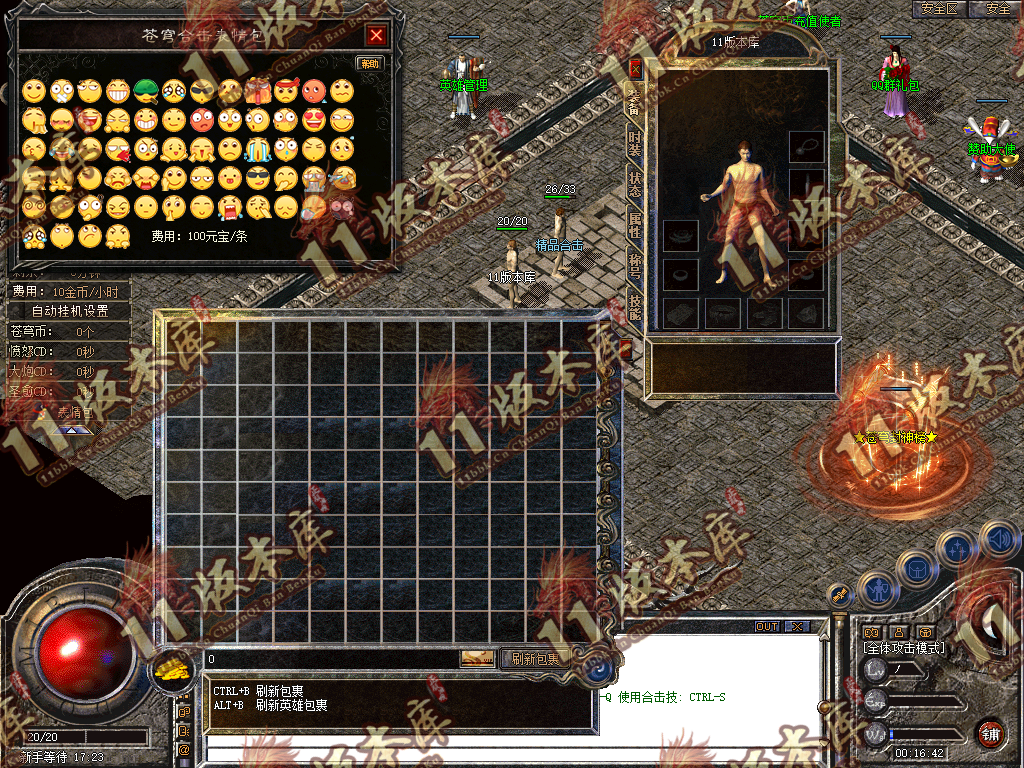Toggle the round speaker sound button

997,539
